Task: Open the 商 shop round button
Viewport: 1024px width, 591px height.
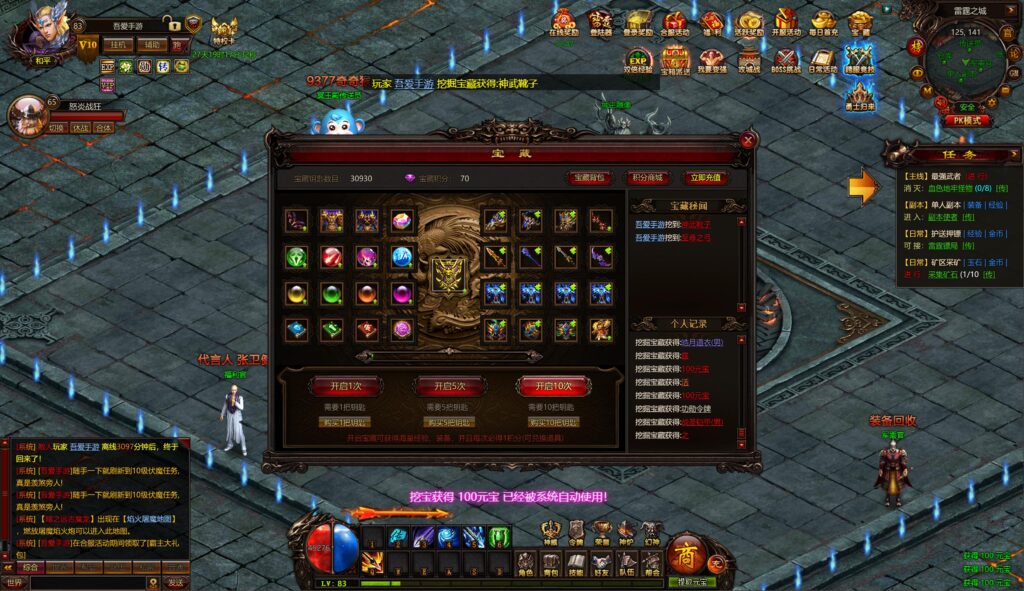Action: (x=686, y=555)
